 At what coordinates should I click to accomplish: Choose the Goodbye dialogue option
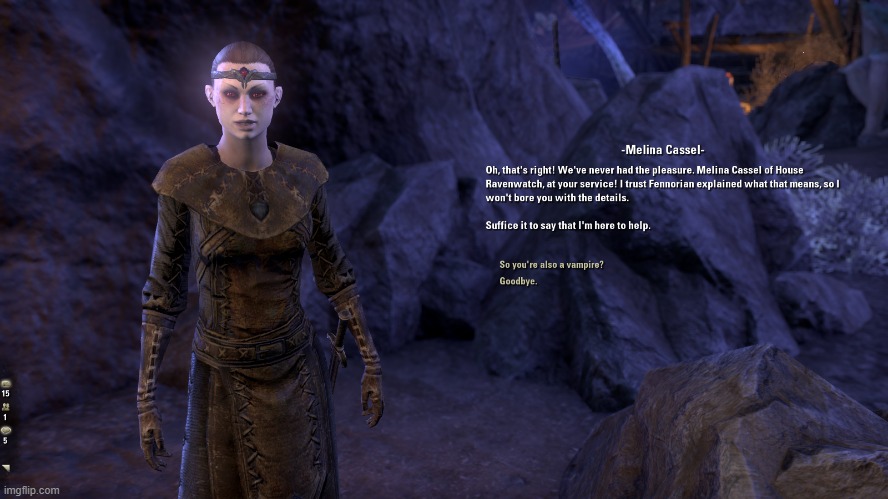point(518,281)
